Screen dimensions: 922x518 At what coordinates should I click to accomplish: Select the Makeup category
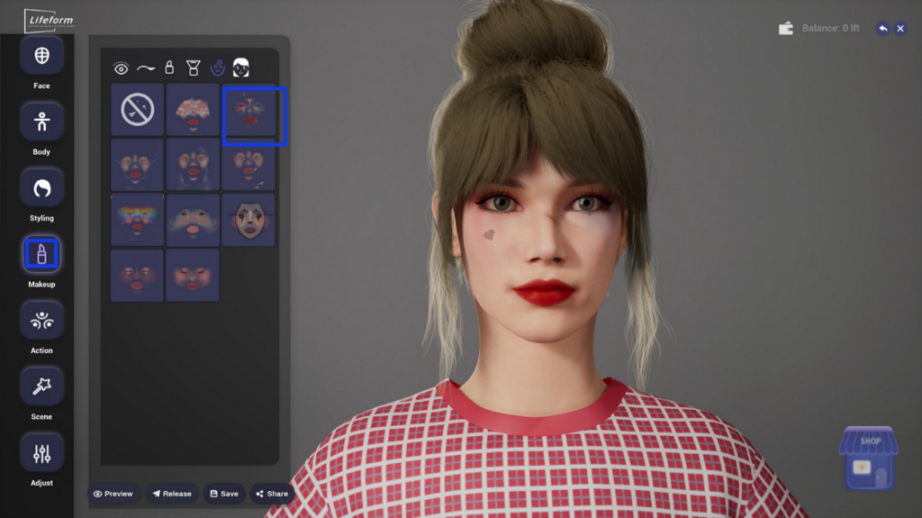click(x=41, y=255)
